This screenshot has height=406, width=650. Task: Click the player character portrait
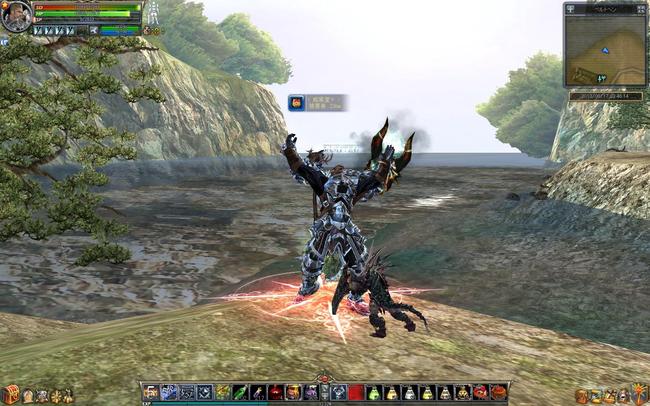click(16, 16)
